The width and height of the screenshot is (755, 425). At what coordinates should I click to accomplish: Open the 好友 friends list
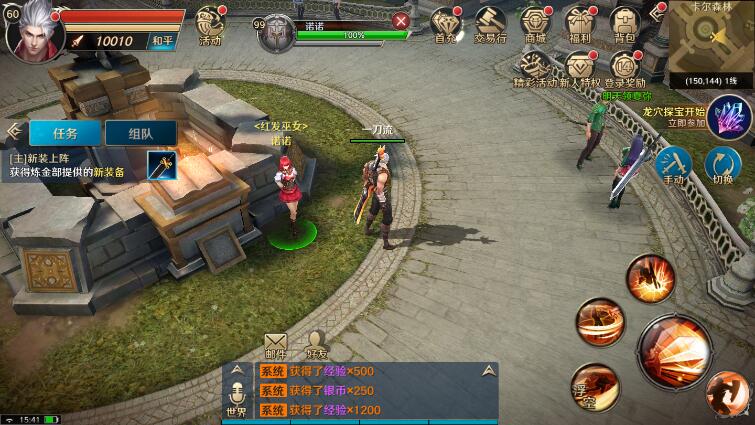tap(318, 344)
